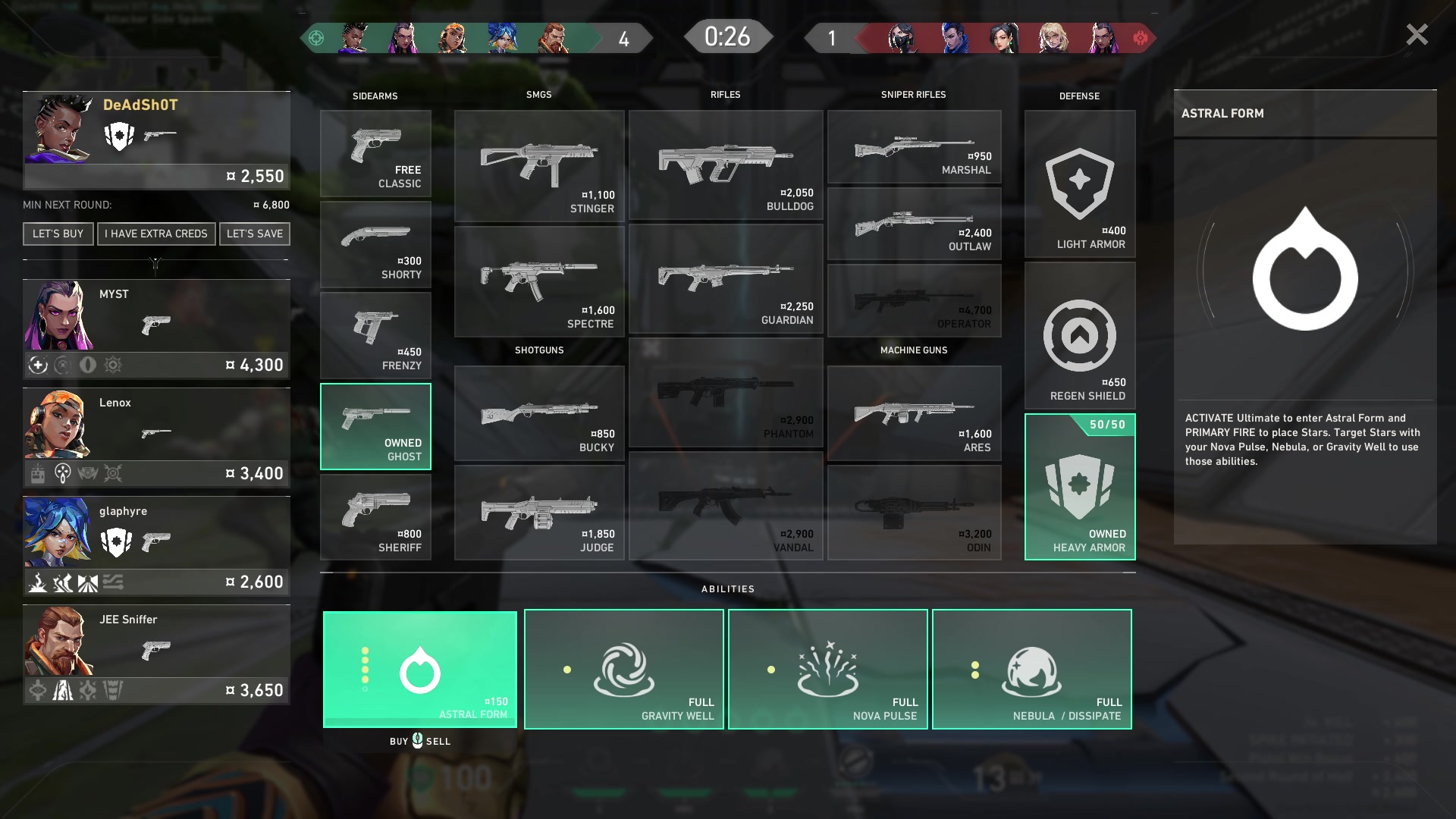Buy the Sheriff sidearm
1456x819 pixels.
(x=375, y=517)
